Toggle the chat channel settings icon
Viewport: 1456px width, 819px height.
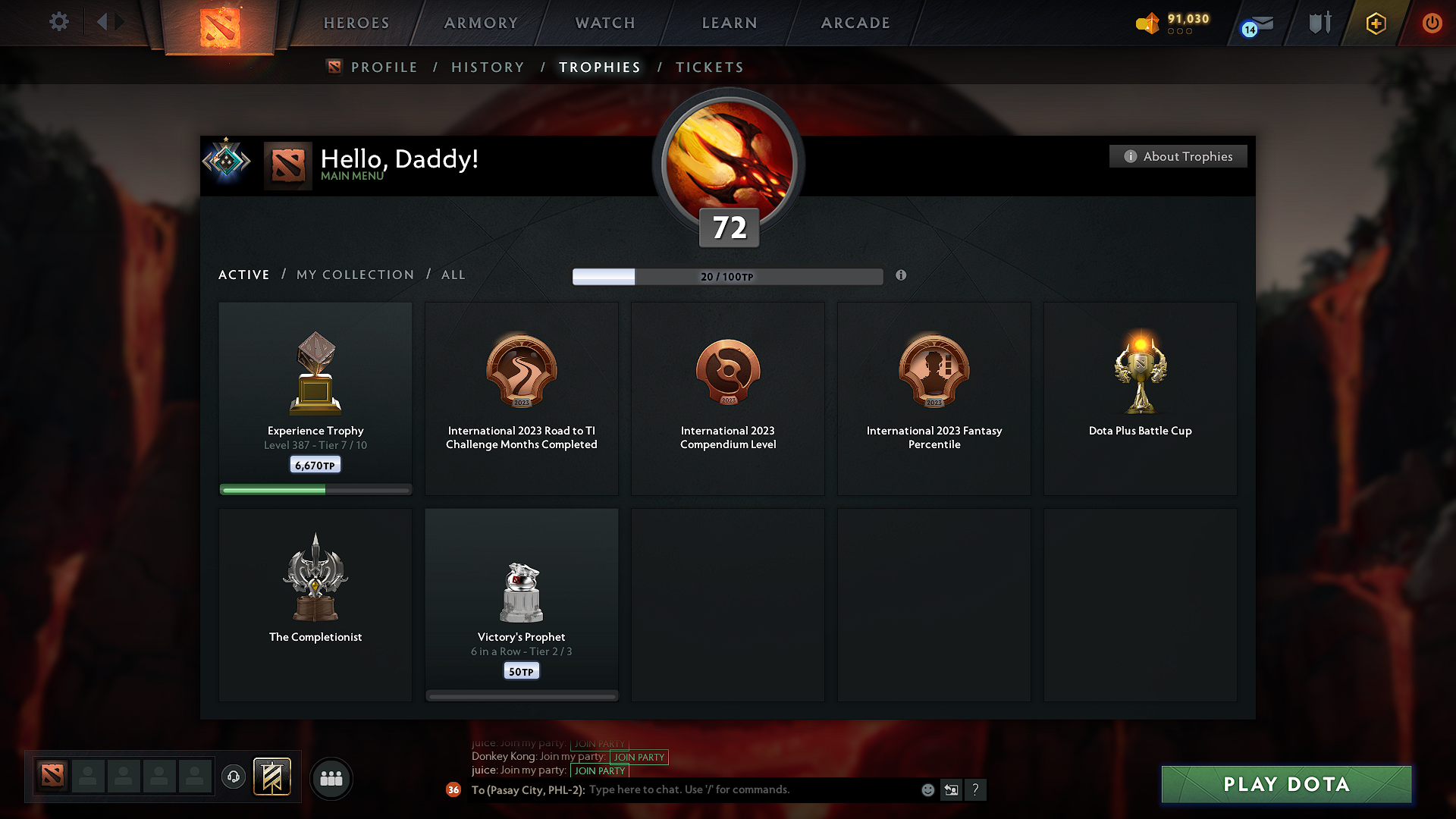[x=952, y=789]
